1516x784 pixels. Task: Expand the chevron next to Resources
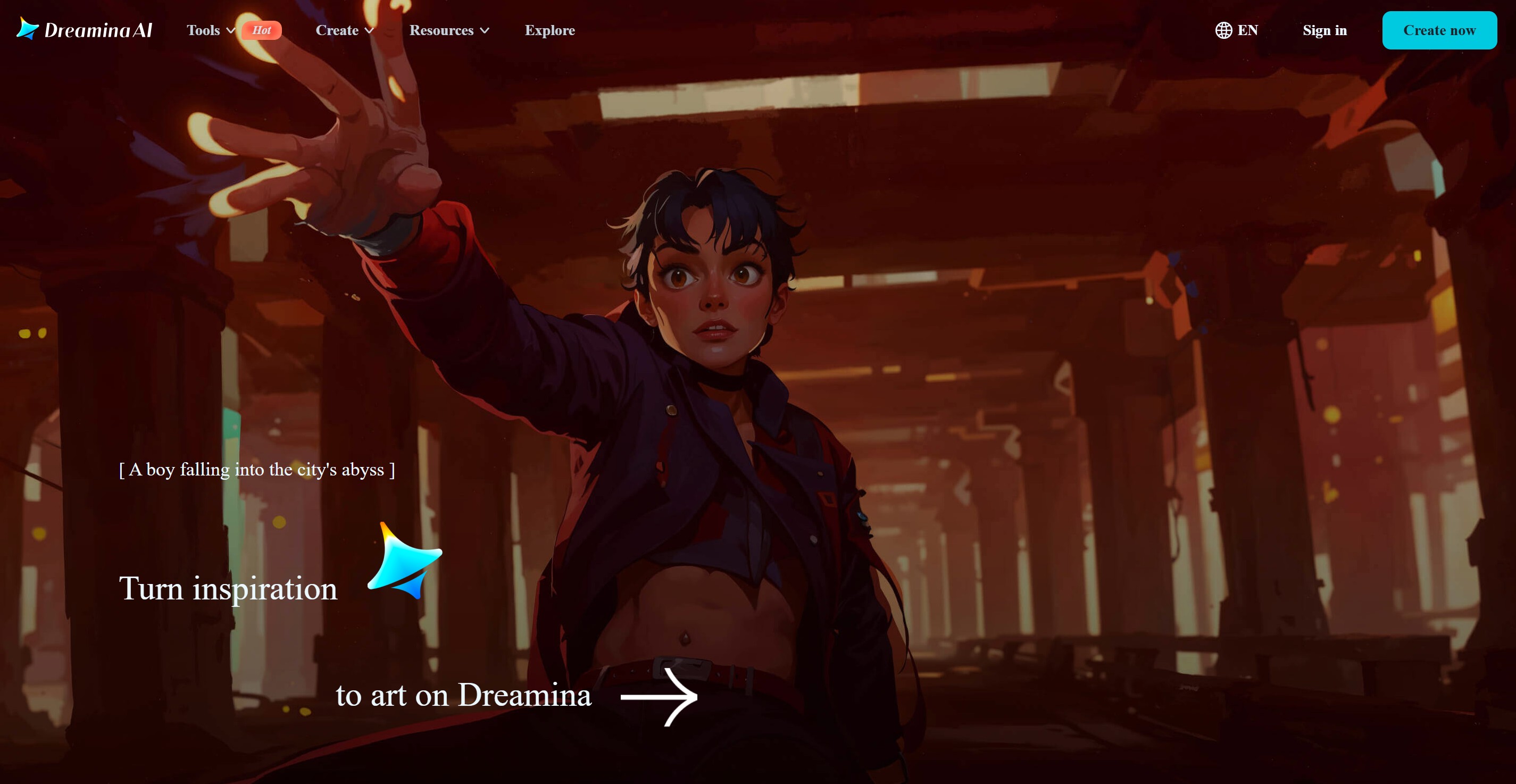[486, 31]
